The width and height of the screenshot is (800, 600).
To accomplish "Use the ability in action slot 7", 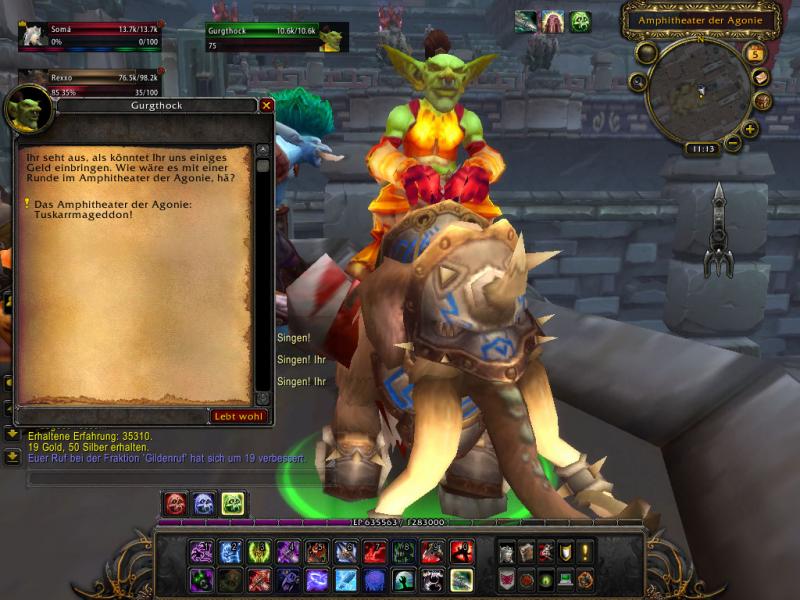I will (375, 551).
